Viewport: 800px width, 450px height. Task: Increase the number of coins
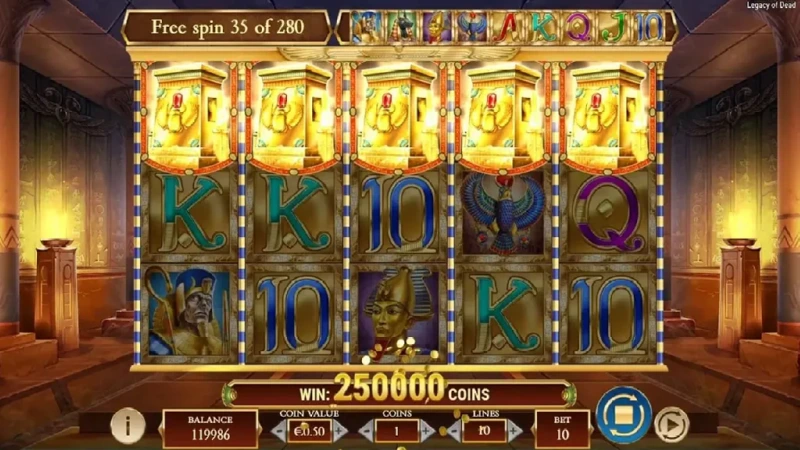coord(428,430)
